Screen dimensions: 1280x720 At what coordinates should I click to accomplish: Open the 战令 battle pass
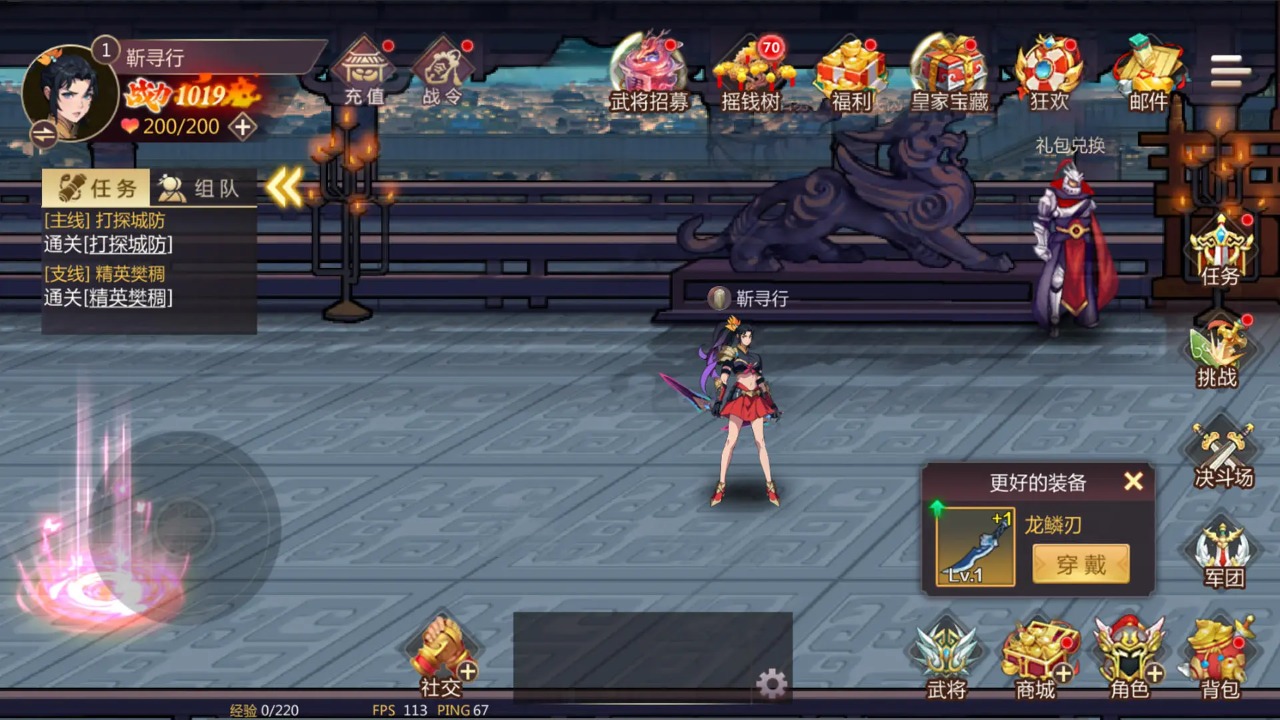(x=441, y=72)
